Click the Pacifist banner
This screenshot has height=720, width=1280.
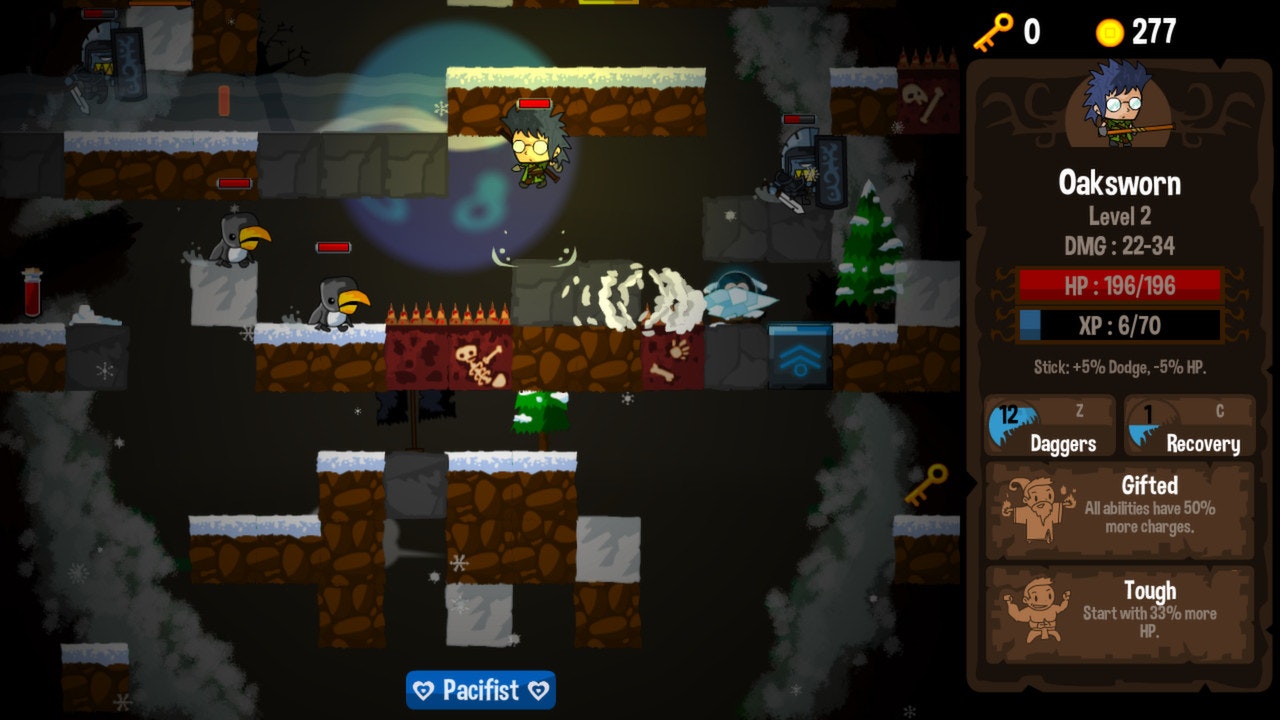coord(481,691)
